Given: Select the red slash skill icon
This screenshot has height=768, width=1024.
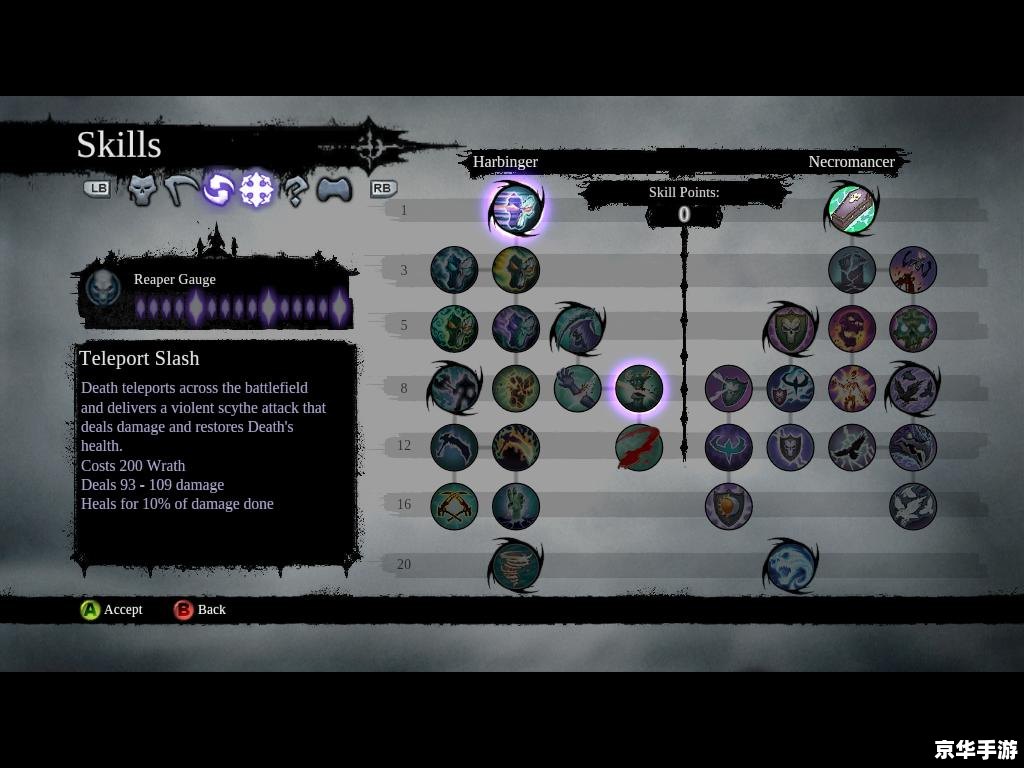Looking at the screenshot, I should pyautogui.click(x=638, y=447).
